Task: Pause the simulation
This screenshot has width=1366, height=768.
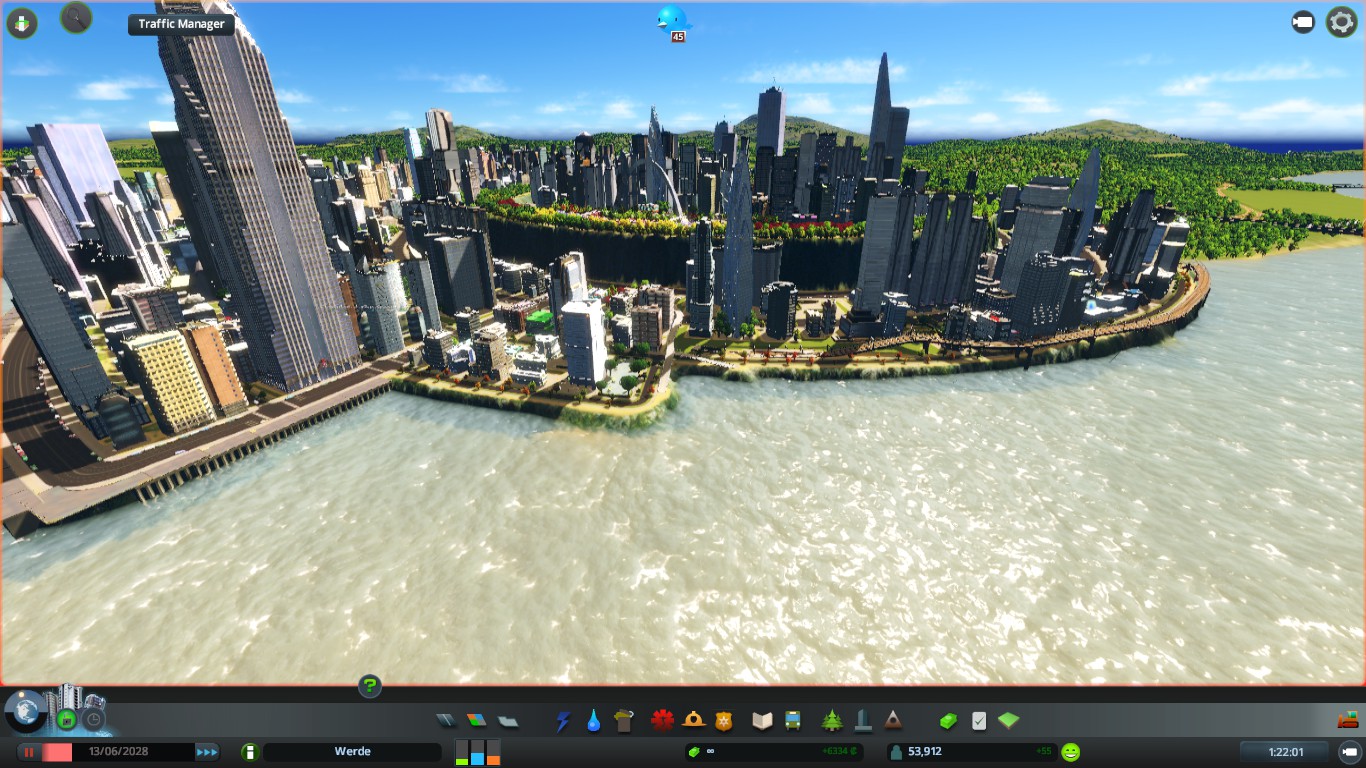Action: point(30,752)
